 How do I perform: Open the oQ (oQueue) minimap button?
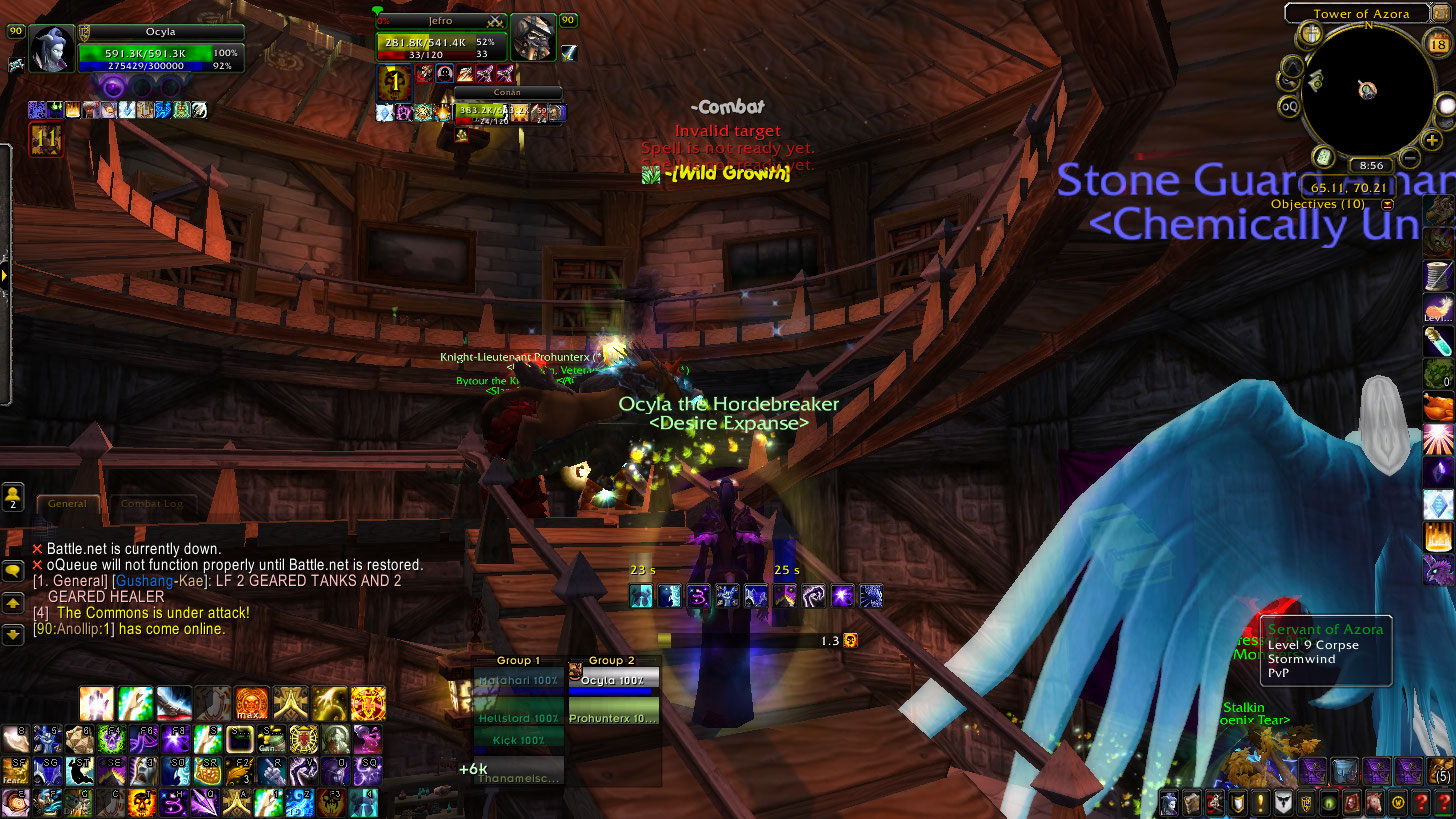coord(1290,107)
